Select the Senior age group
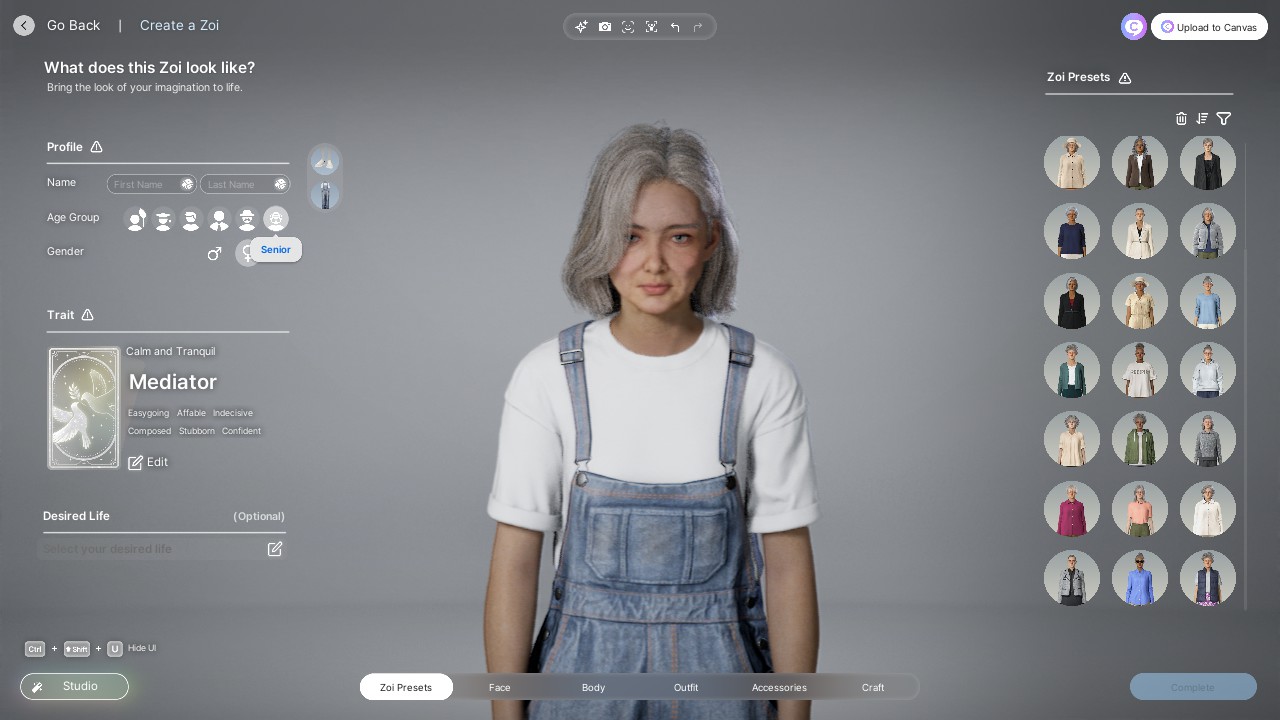Viewport: 1280px width, 720px height. [276, 219]
